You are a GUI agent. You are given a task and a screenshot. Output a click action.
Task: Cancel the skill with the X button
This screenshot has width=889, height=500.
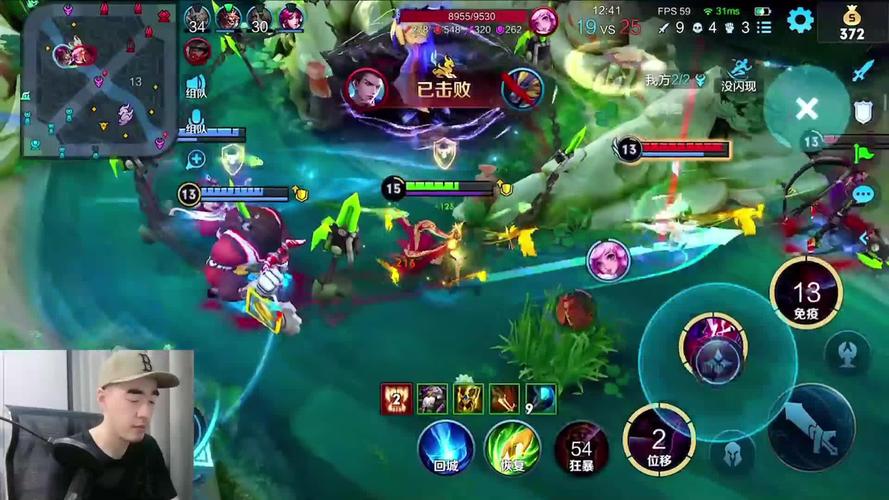(x=806, y=109)
